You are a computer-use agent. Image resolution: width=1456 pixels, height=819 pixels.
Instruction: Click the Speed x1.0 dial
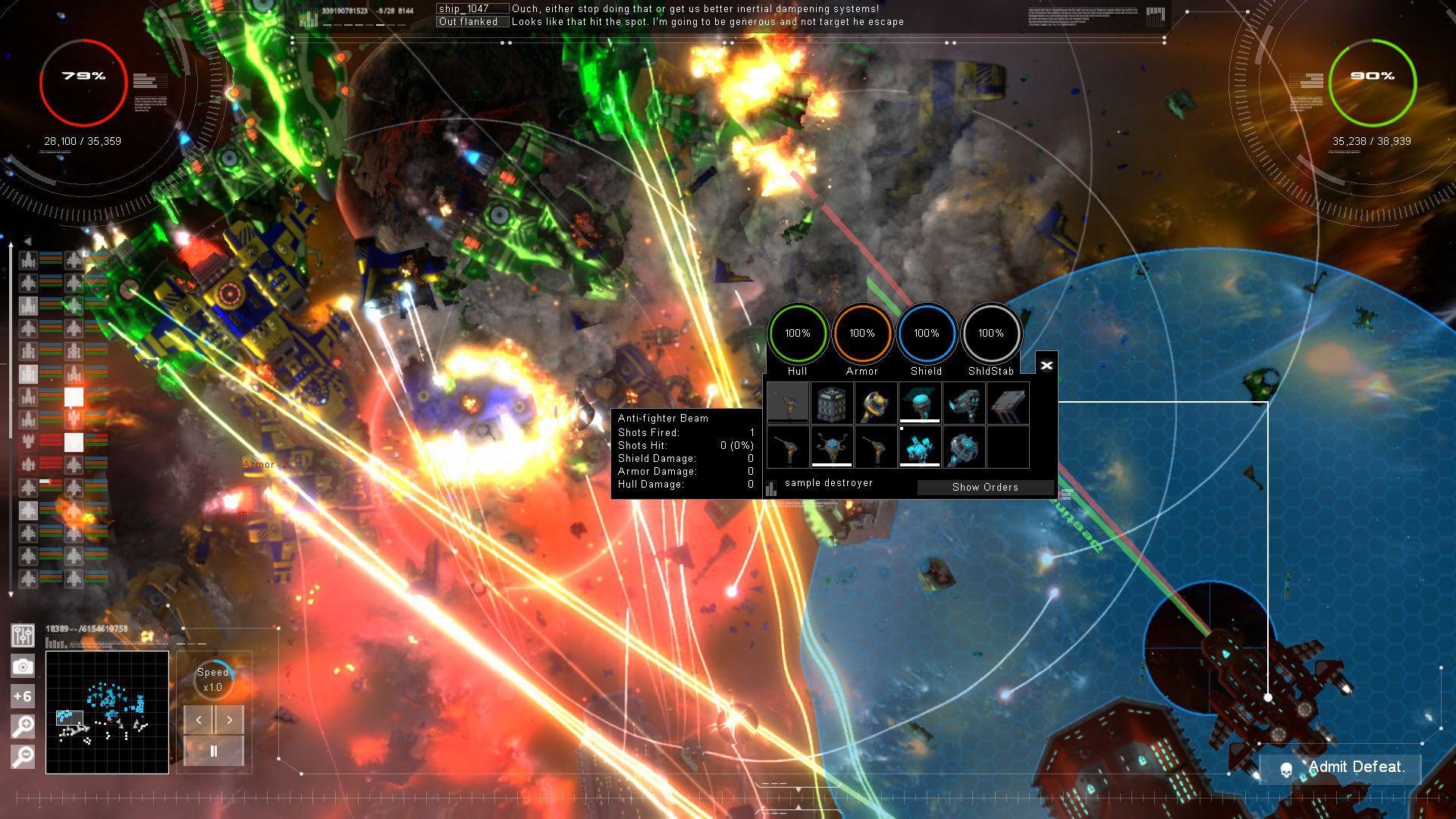213,679
